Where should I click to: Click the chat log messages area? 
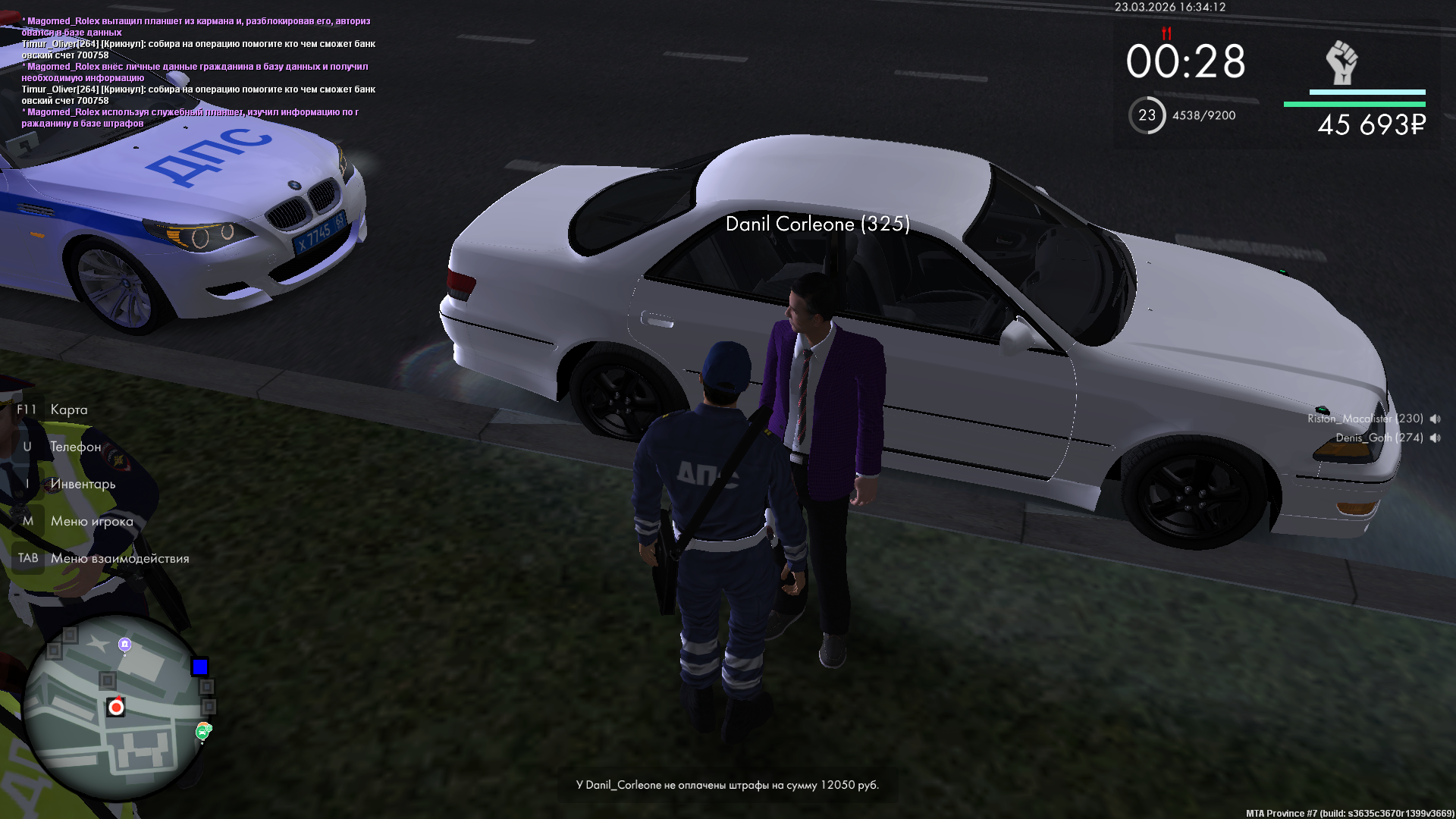(x=199, y=72)
